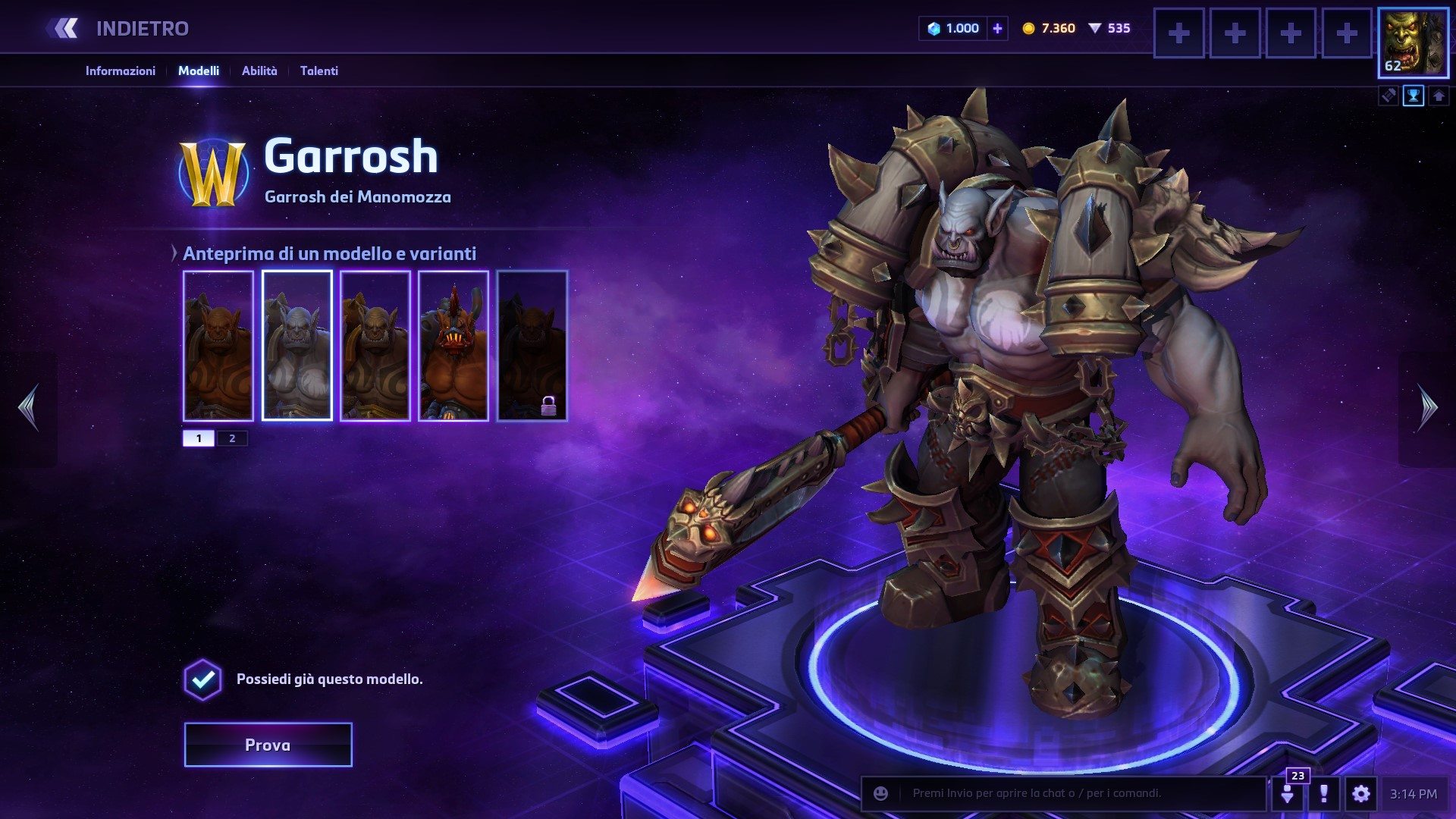Show the next hero with right arrow
This screenshot has height=819, width=1456.
[x=1427, y=408]
